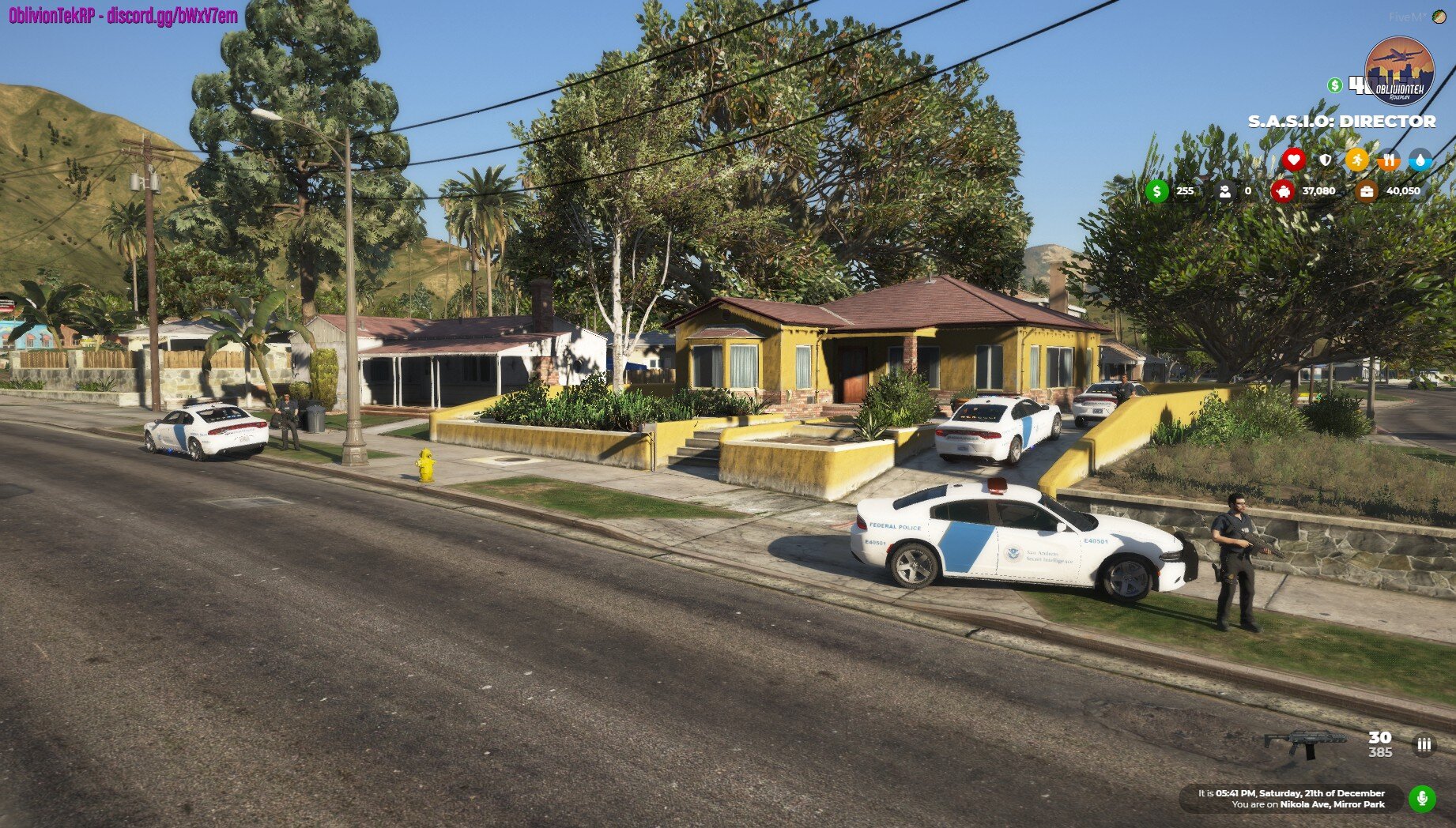Click the green dollar cash icon beside 255

click(1157, 190)
